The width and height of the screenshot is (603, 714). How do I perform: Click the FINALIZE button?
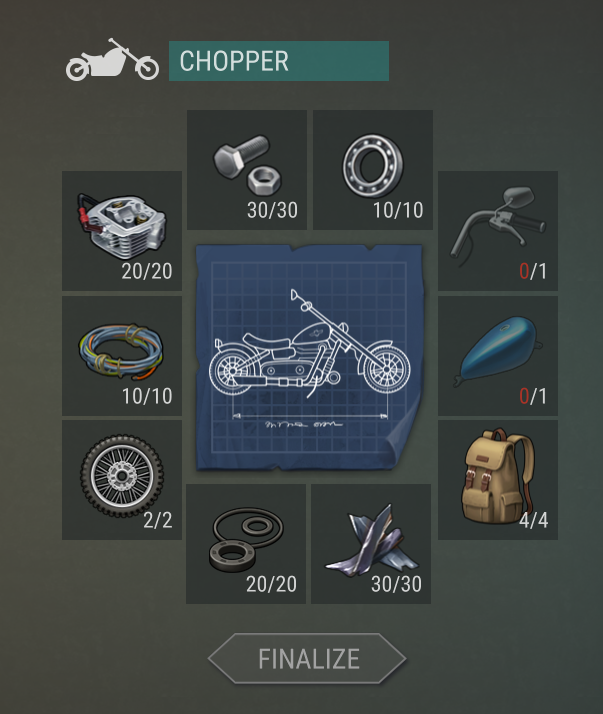(307, 659)
